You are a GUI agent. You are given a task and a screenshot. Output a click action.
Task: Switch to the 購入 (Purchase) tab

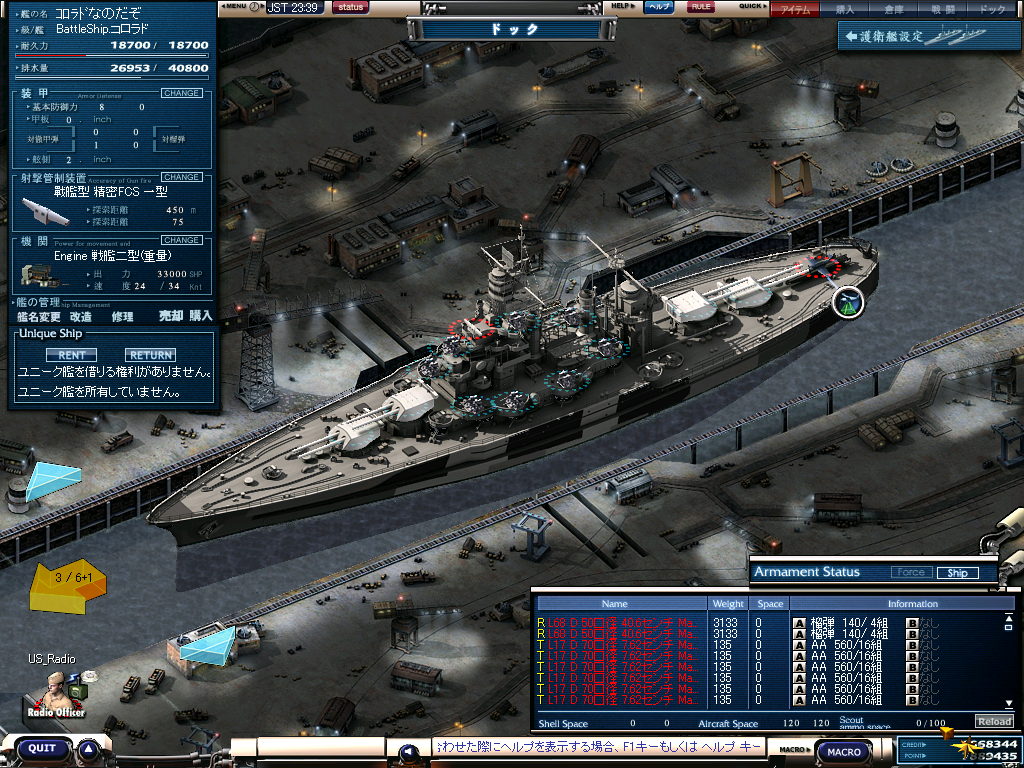click(845, 10)
